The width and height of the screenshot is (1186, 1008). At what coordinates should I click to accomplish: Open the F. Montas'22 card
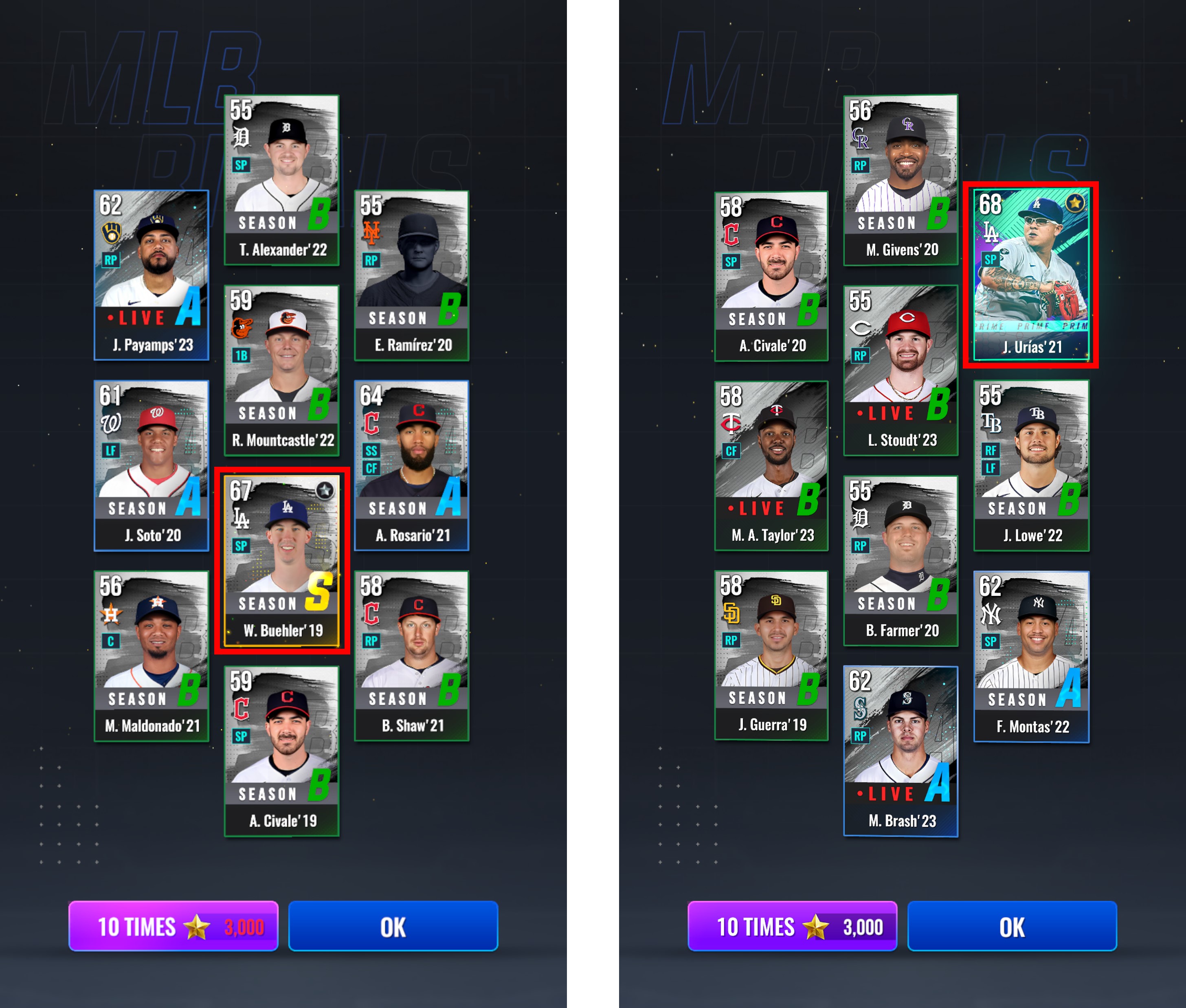click(x=1031, y=657)
